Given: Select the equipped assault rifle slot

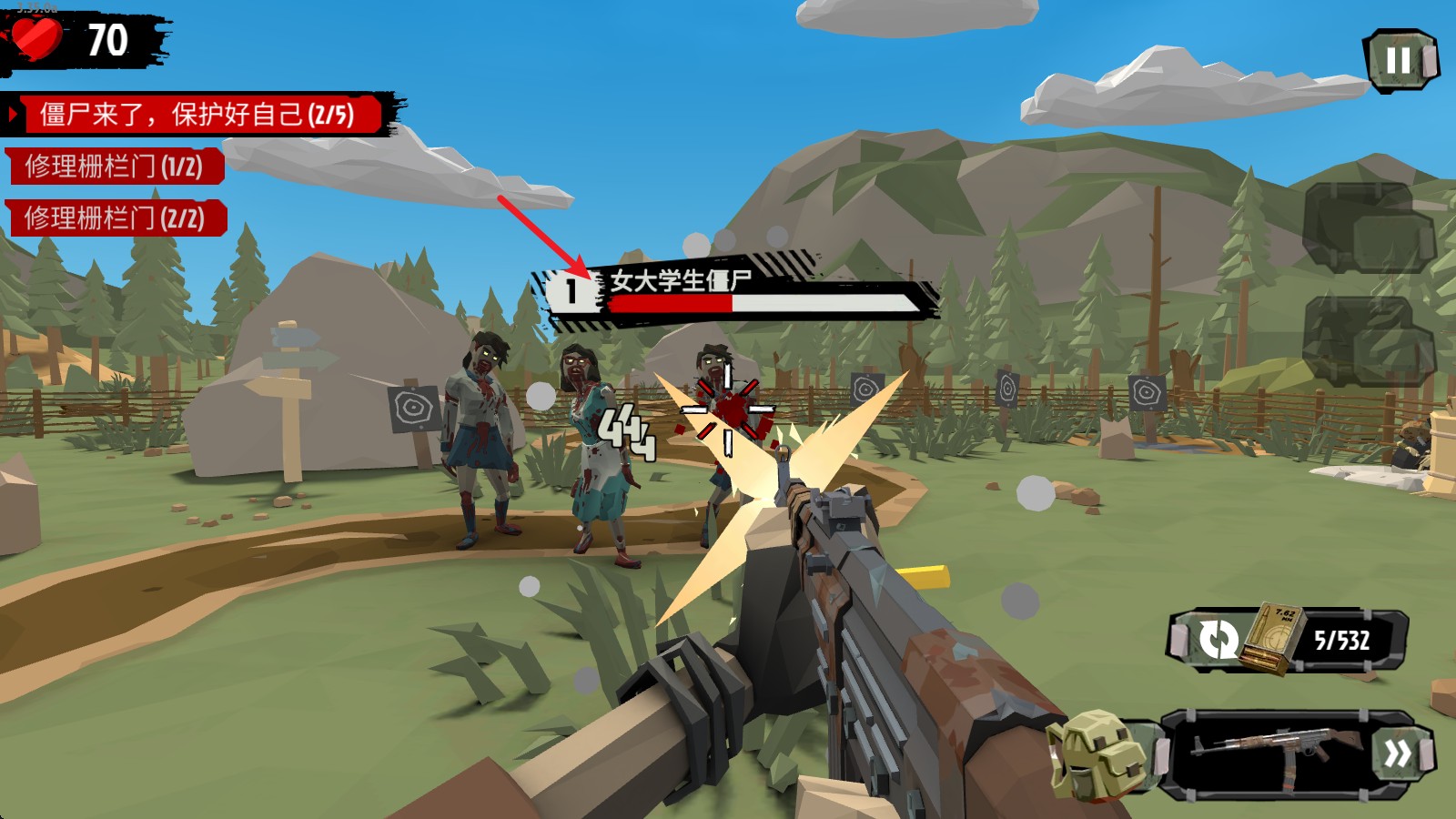Looking at the screenshot, I should point(1272,753).
